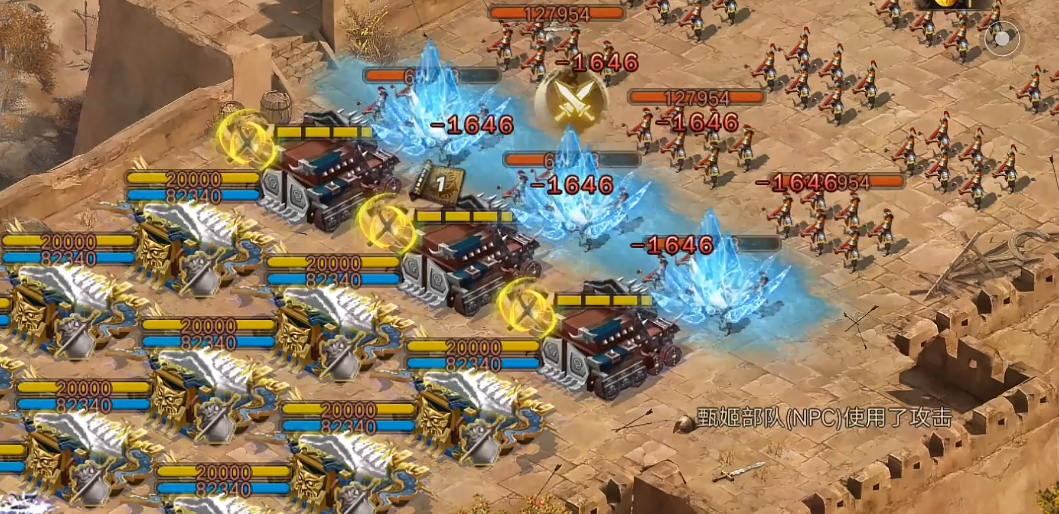Screen dimensions: 1059x514
Task: Tap the floating circular overlay button
Action: coord(1001,40)
